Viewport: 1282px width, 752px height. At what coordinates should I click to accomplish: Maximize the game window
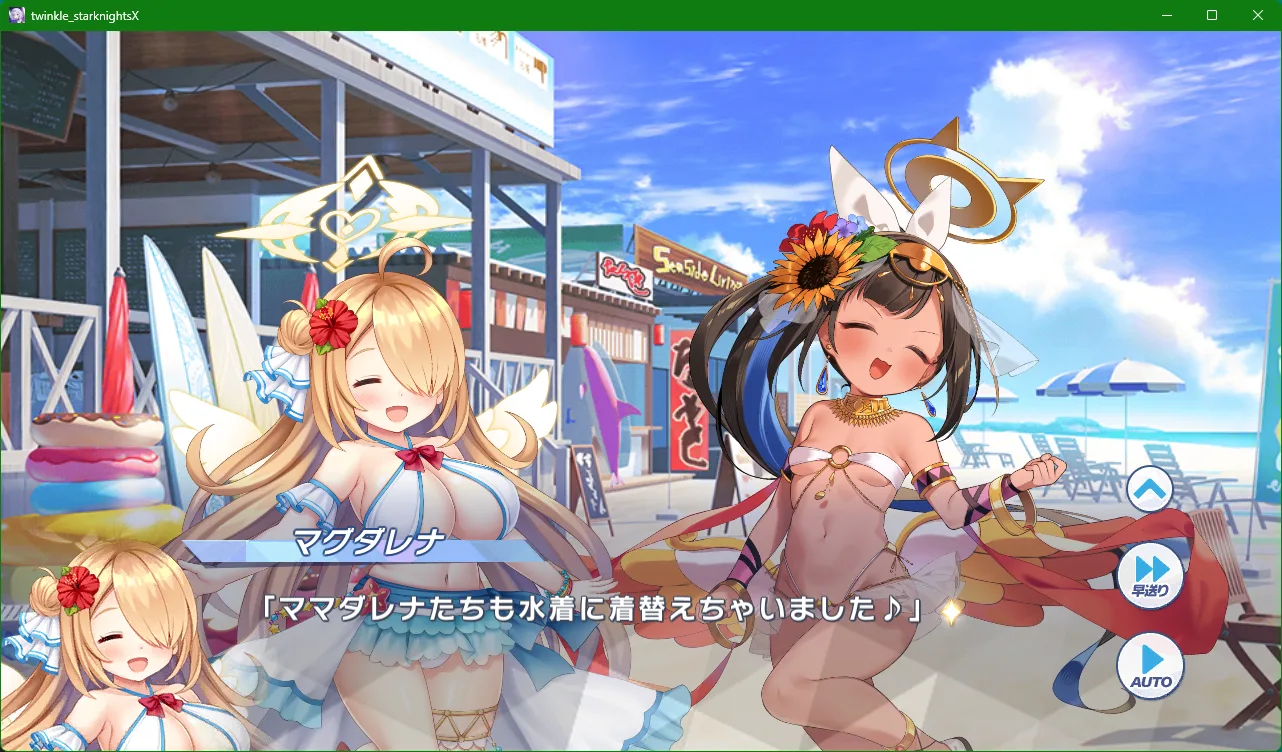(1212, 15)
